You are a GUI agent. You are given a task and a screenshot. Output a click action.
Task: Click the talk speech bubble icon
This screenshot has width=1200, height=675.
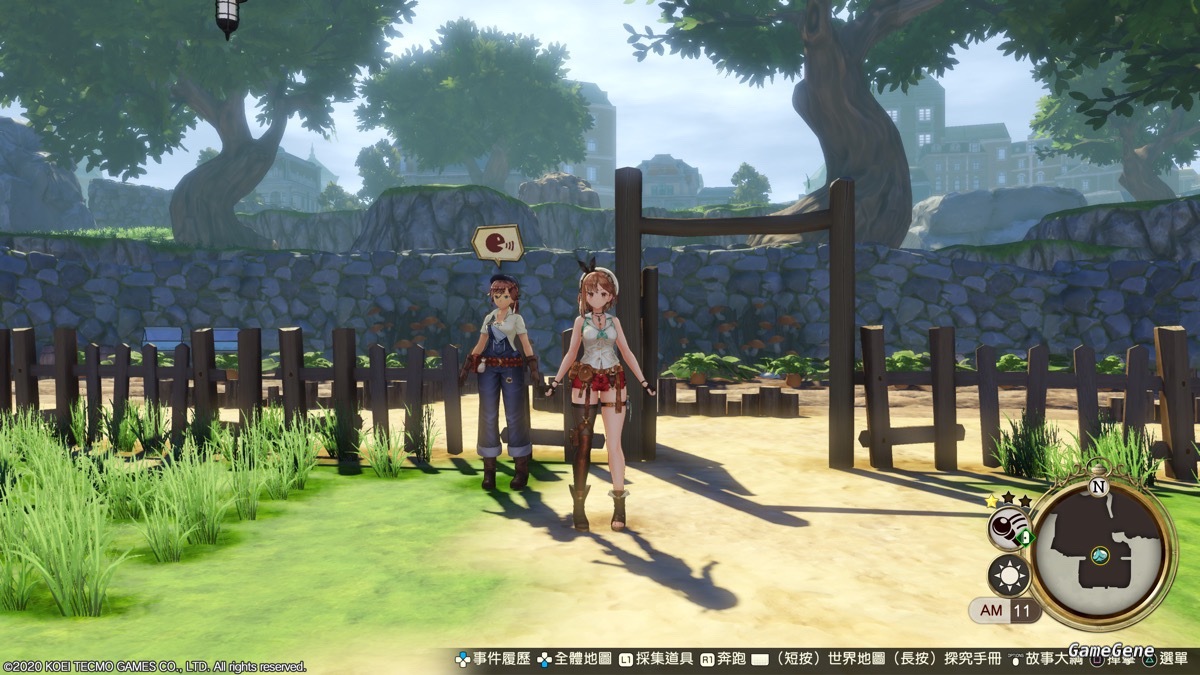click(497, 244)
